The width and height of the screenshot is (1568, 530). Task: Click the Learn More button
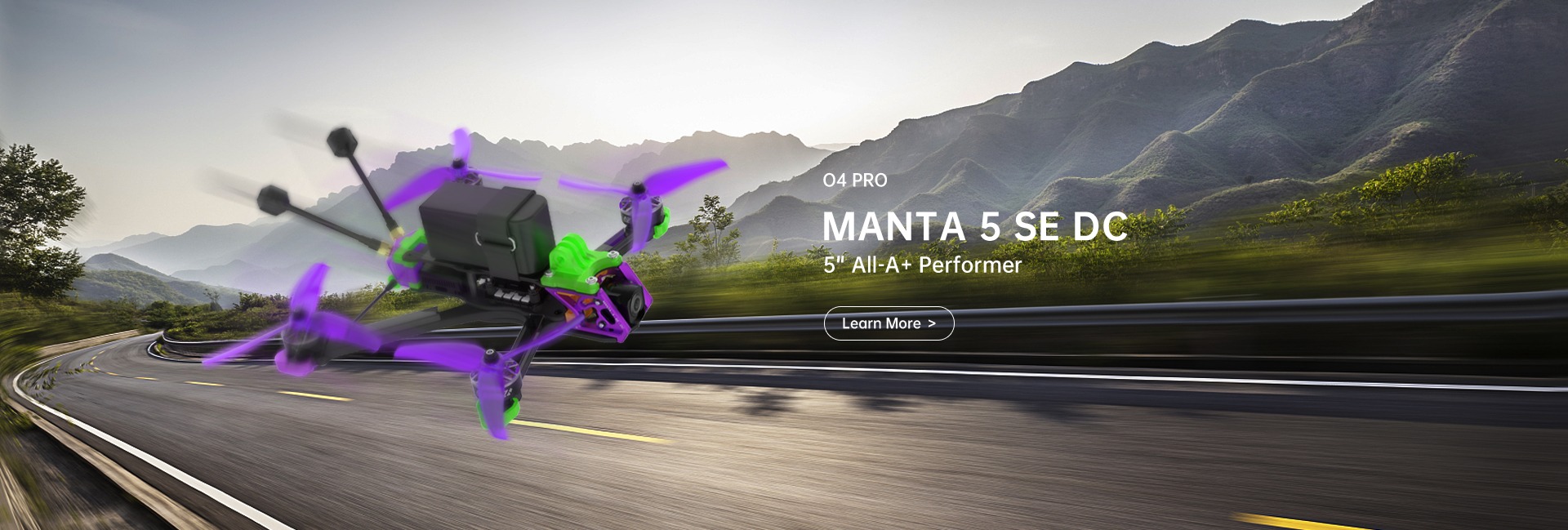coord(889,323)
